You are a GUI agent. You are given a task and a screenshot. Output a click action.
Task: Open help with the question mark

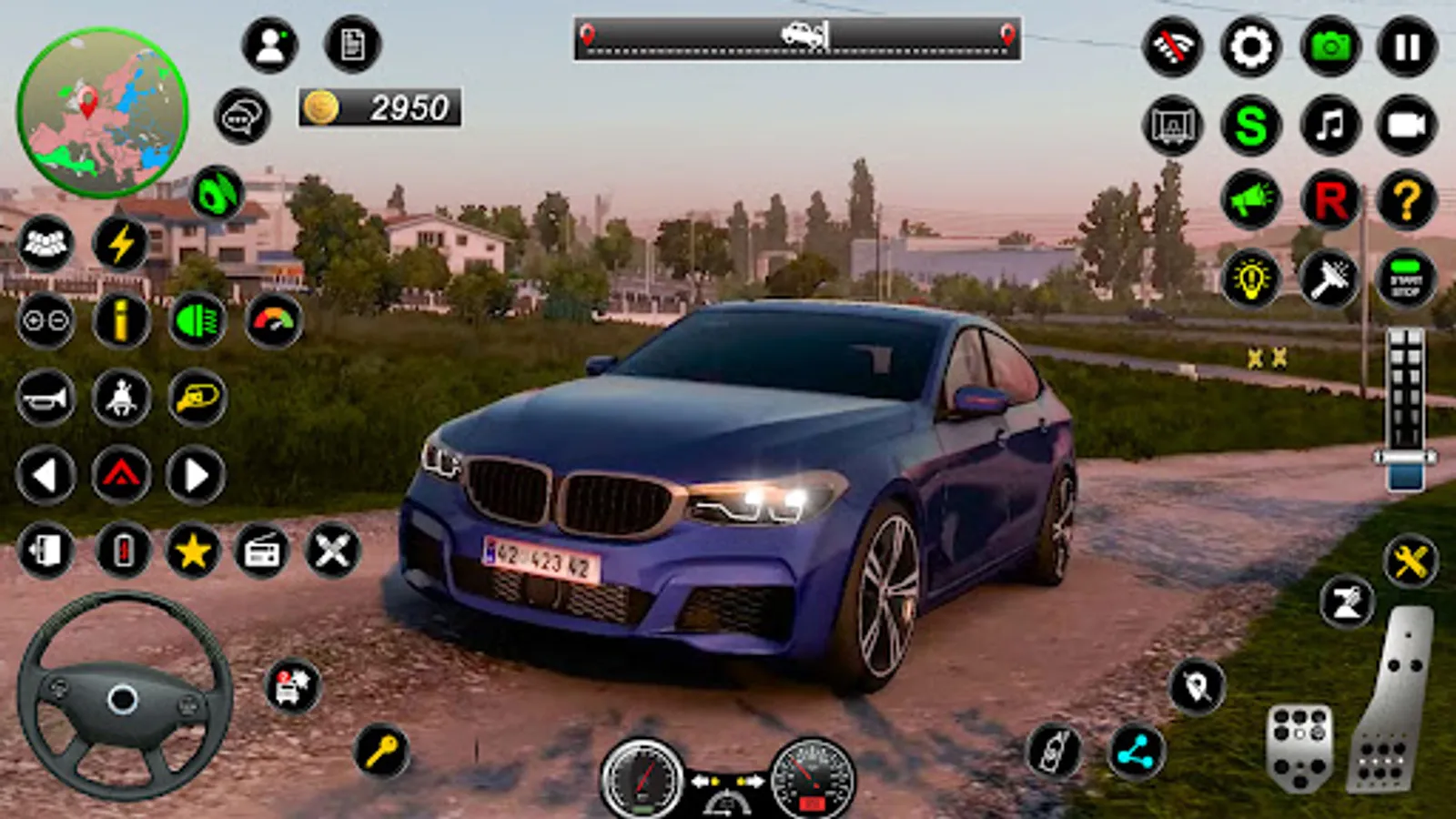click(1407, 200)
